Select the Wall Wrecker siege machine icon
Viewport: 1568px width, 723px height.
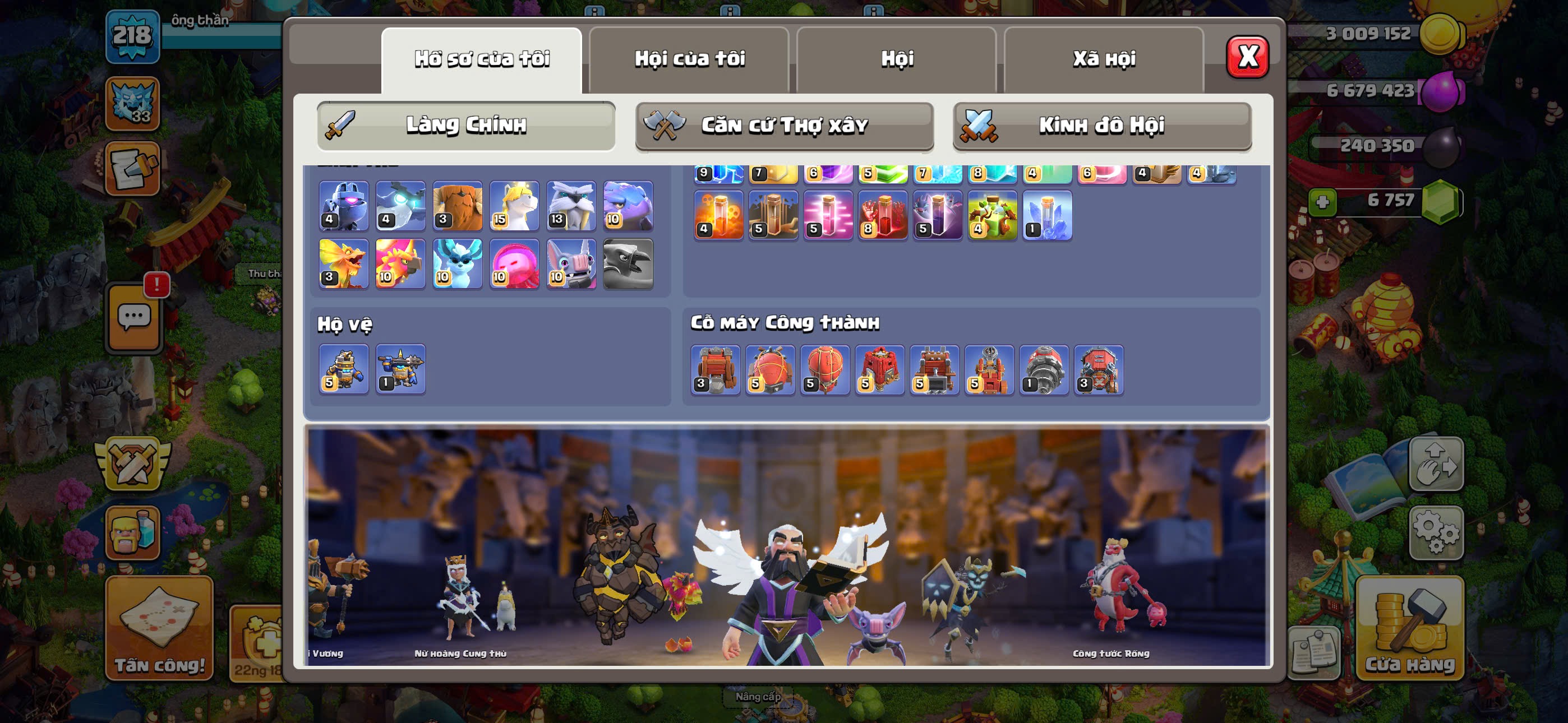point(715,369)
